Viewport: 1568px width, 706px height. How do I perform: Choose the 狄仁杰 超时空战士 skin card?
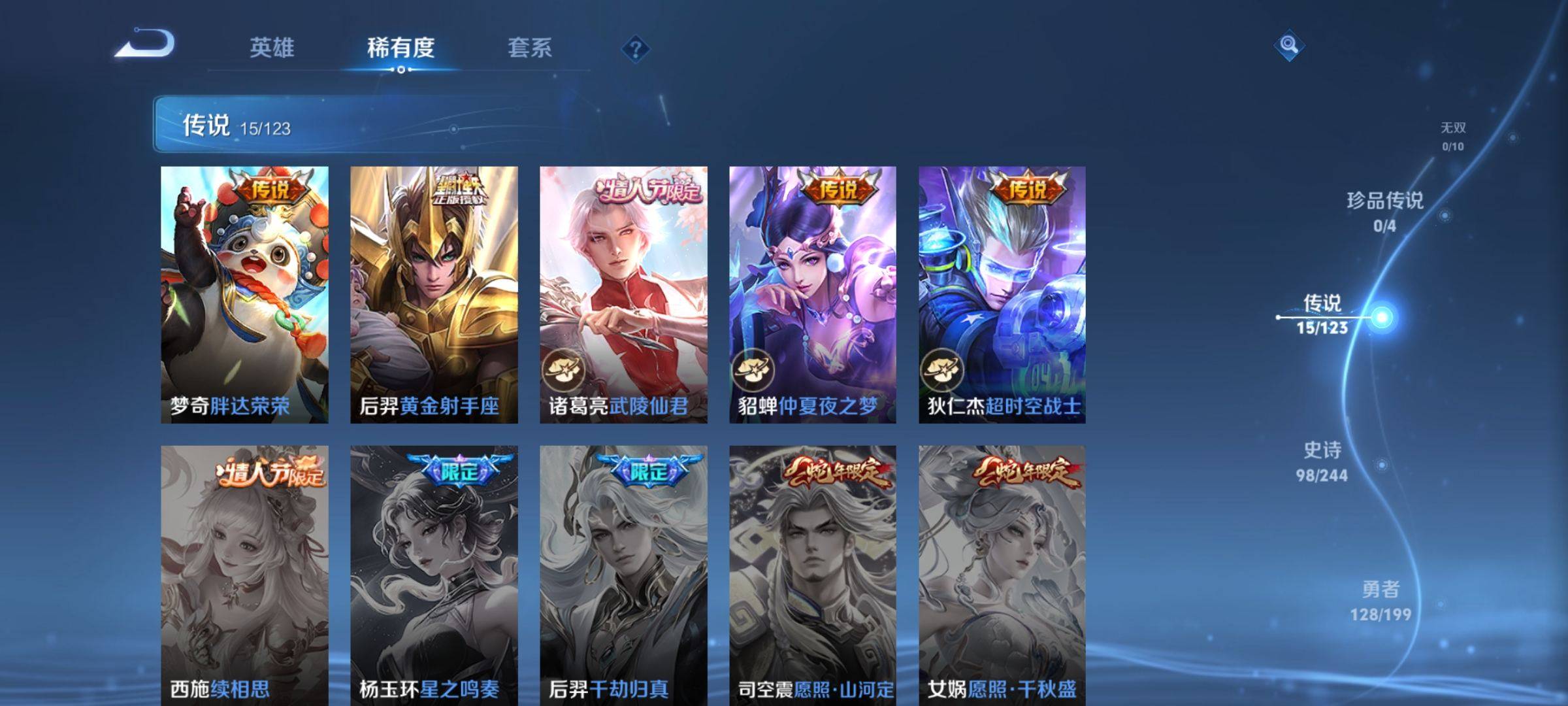coord(1002,294)
